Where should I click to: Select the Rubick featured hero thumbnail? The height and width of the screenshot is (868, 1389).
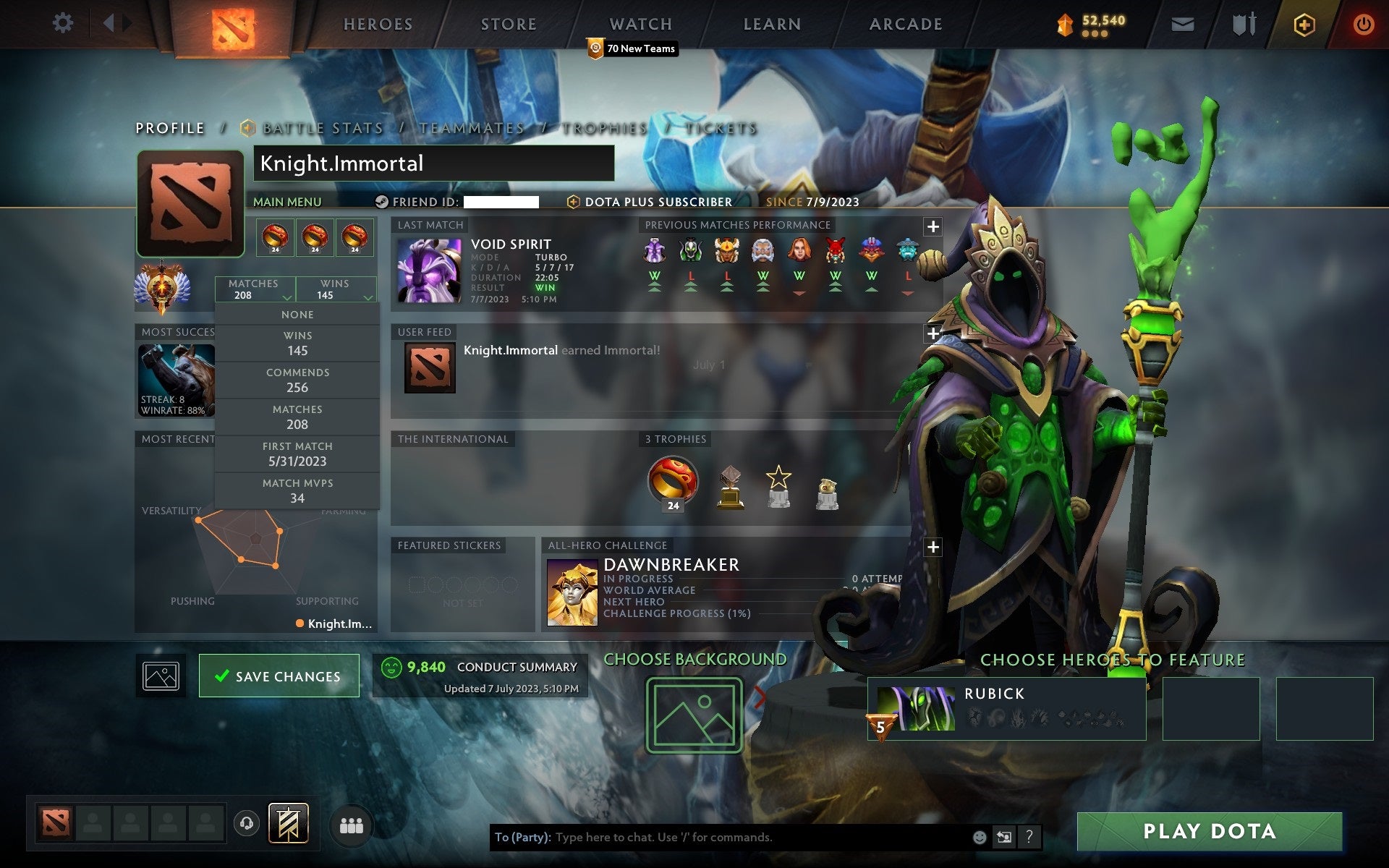917,709
